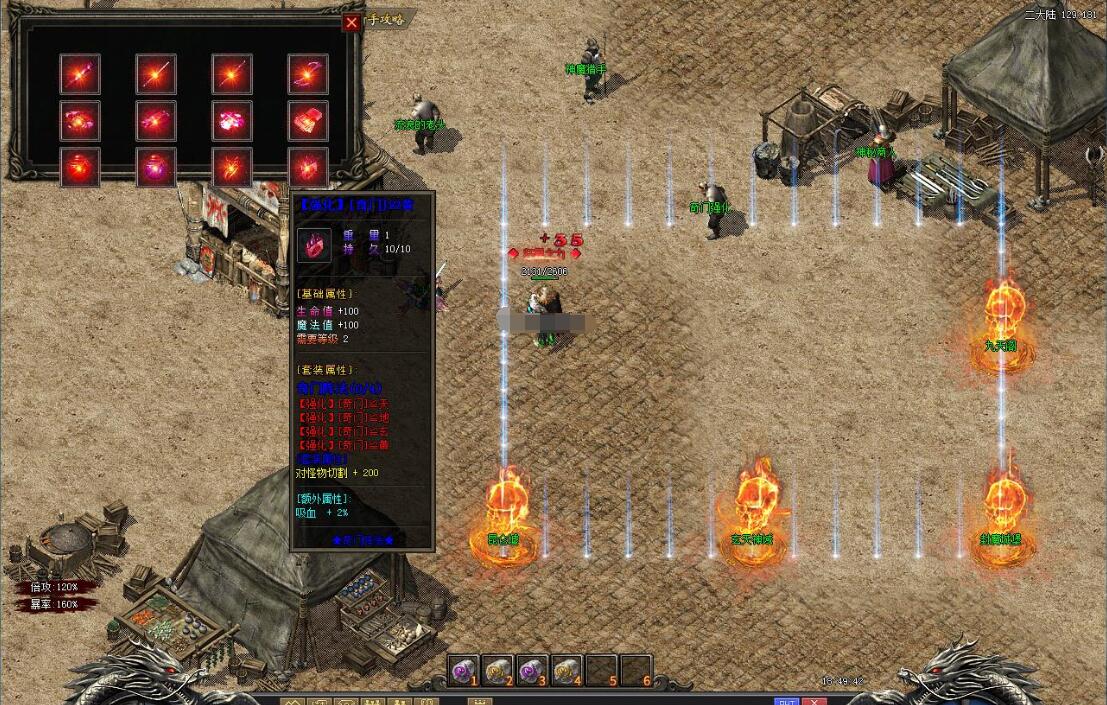The width and height of the screenshot is (1107, 705).
Task: Select the pink crystal cluster item slot
Action: [232, 121]
